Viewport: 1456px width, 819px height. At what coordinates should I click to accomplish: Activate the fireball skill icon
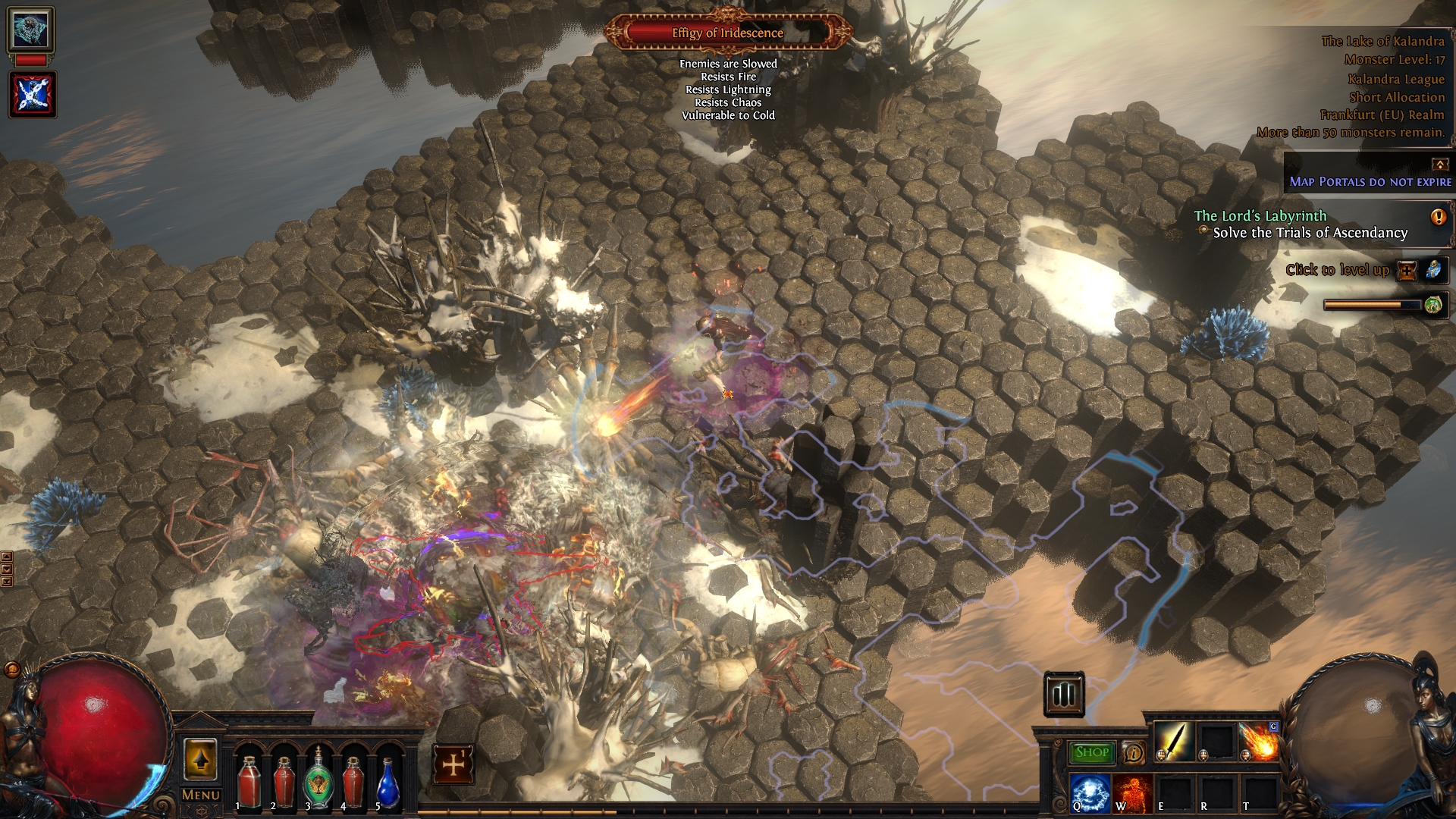(1258, 741)
